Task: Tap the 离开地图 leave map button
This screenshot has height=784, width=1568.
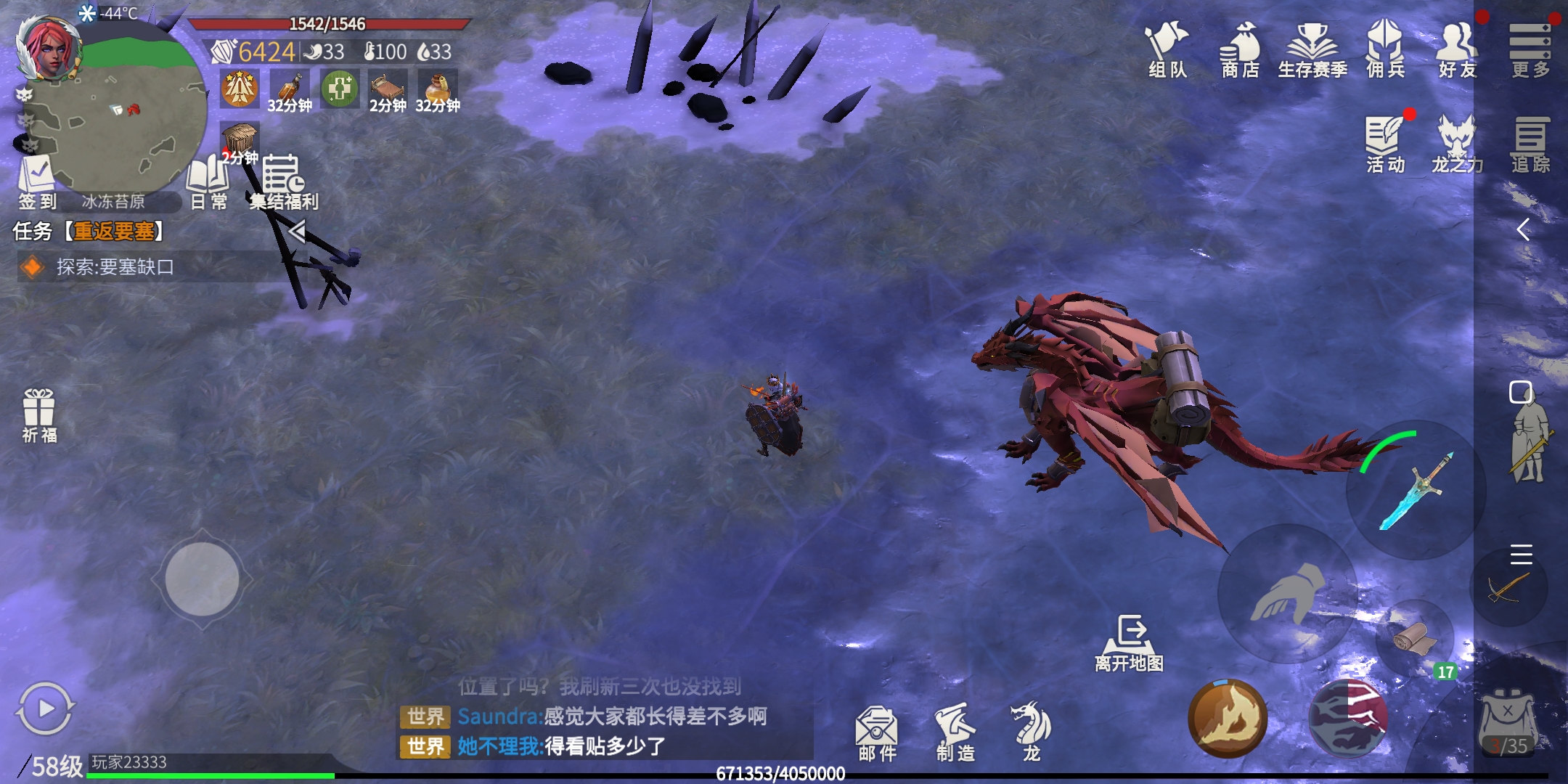Action: 1130,642
